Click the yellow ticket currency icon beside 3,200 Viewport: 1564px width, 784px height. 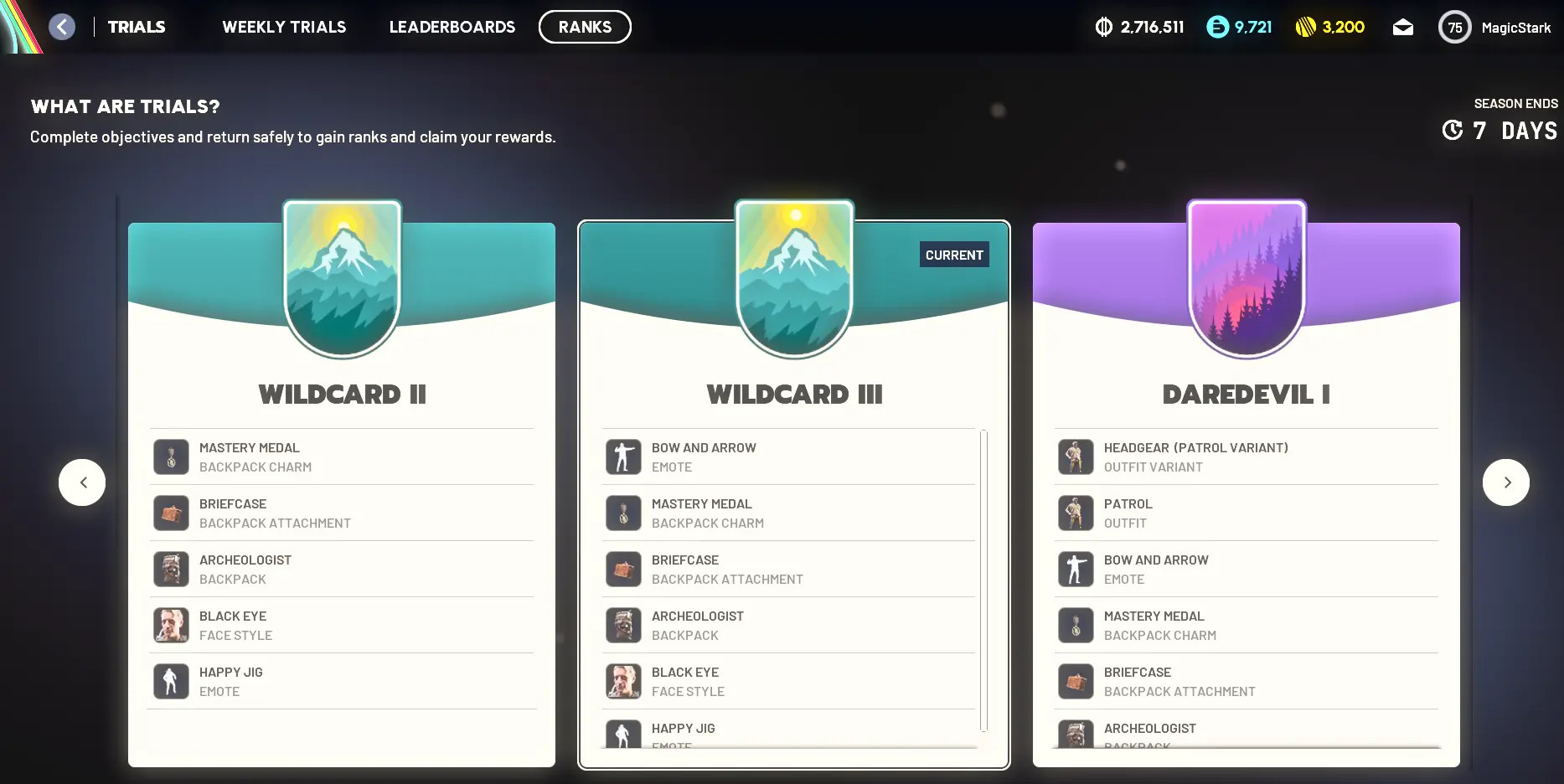[x=1305, y=26]
